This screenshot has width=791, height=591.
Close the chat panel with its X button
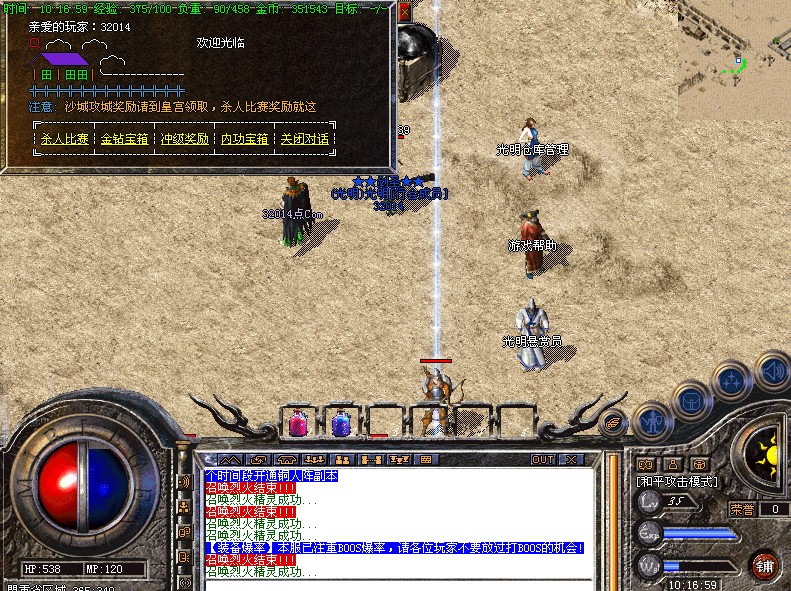point(571,459)
